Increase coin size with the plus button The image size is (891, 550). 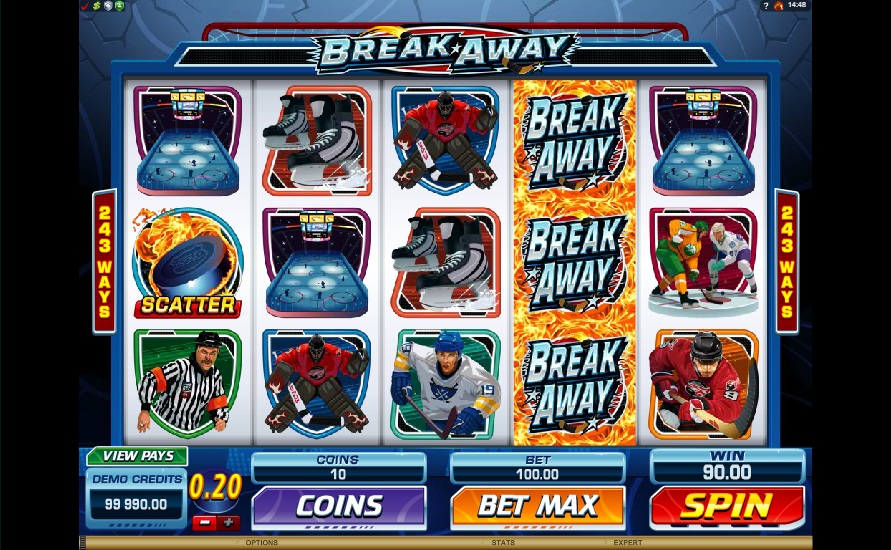tap(228, 522)
